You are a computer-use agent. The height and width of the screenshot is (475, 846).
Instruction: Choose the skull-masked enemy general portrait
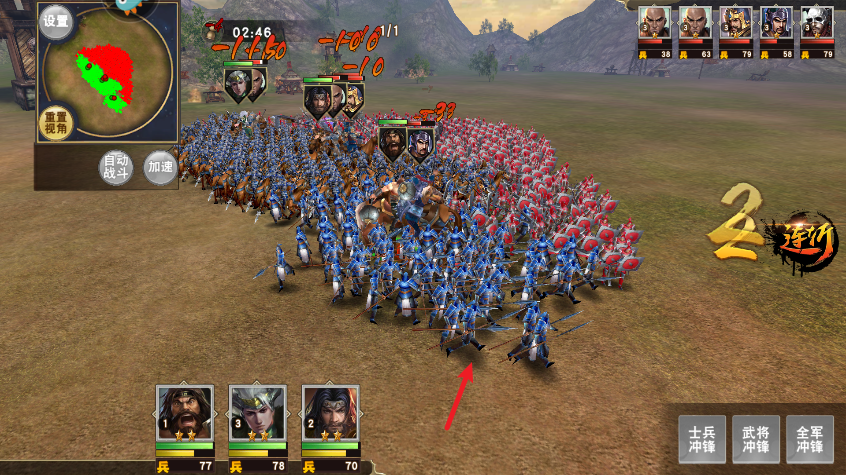click(816, 24)
